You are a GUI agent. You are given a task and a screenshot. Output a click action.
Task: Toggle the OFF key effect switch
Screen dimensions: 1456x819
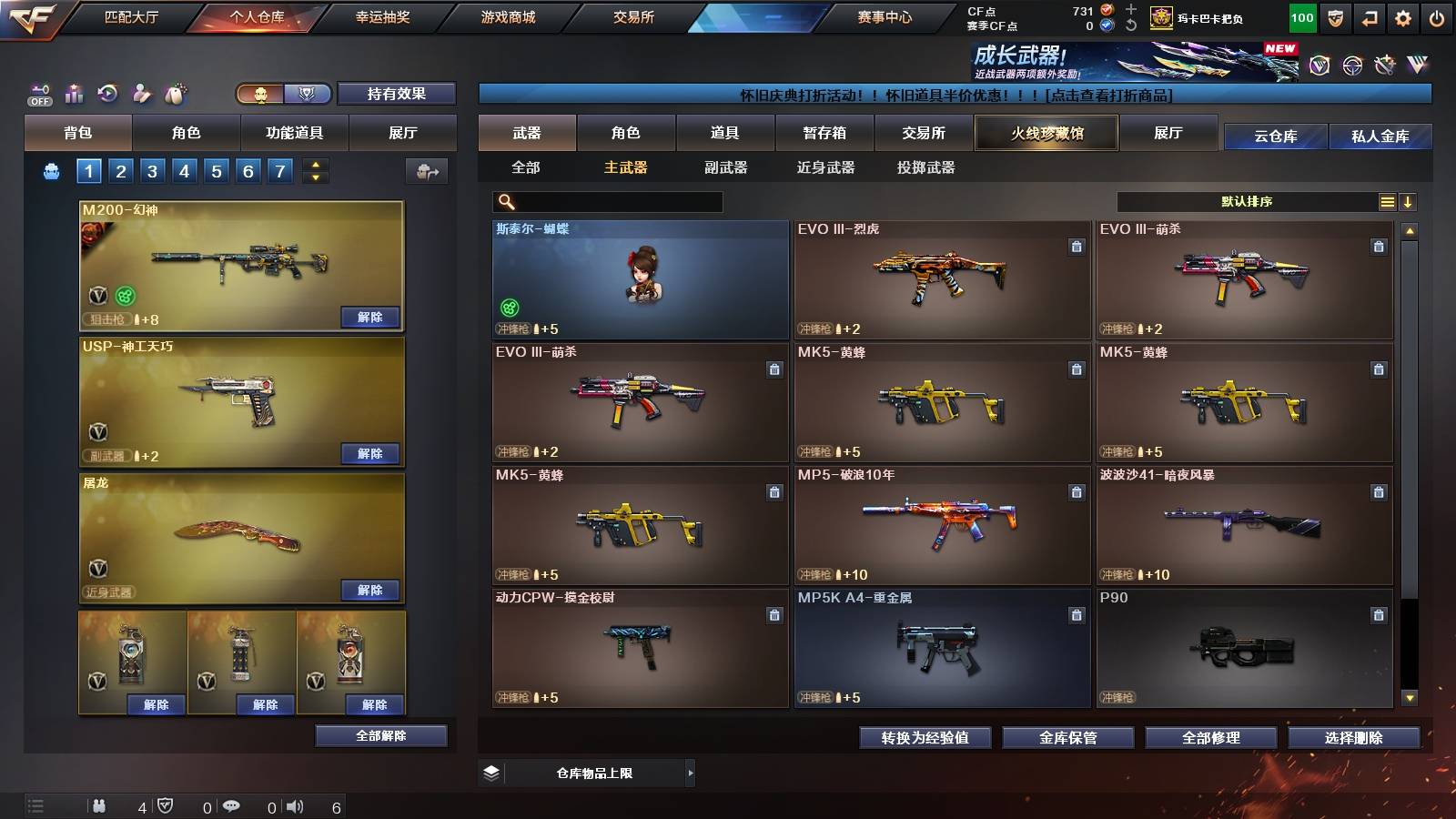click(38, 93)
